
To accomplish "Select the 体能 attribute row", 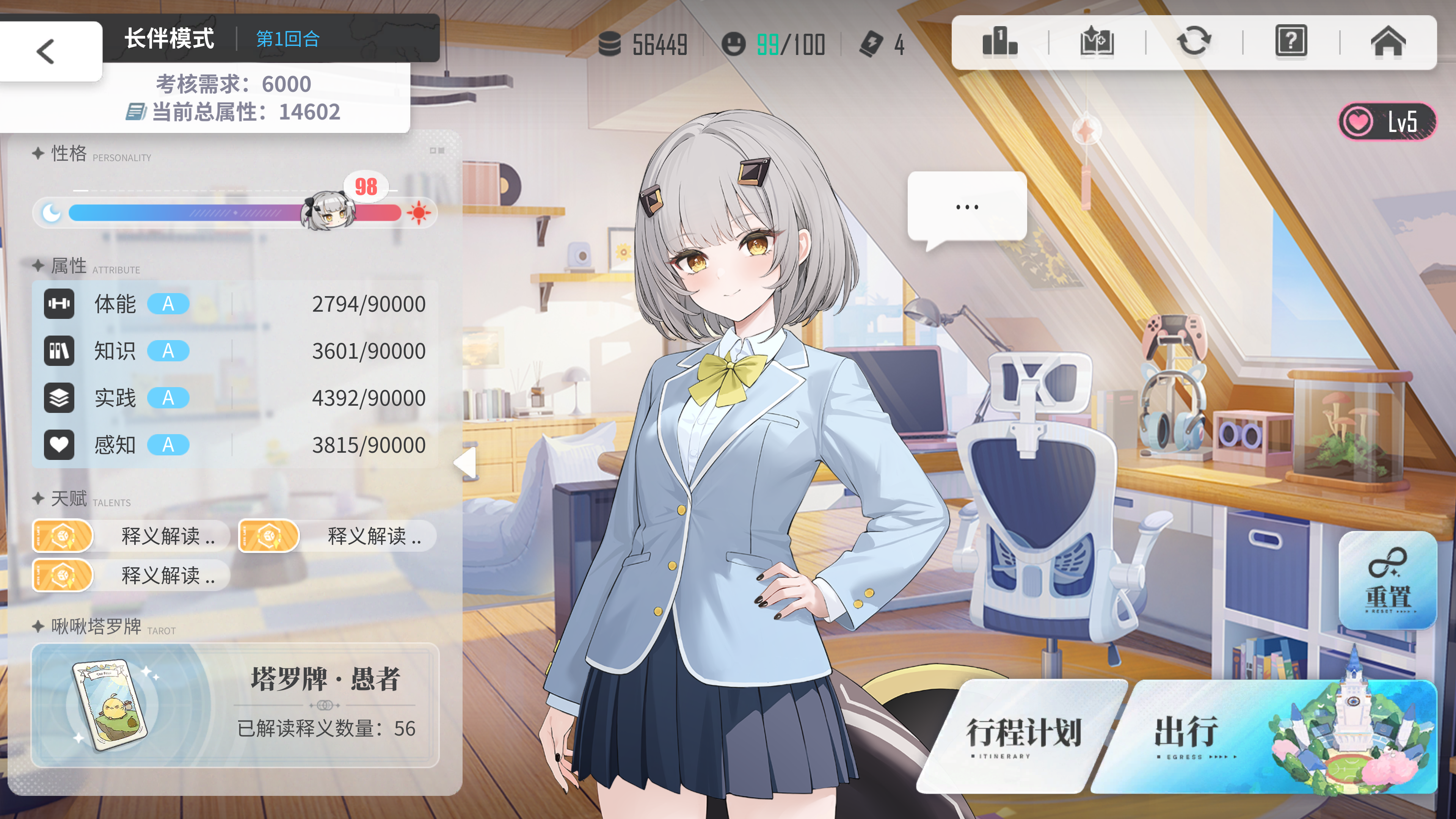I will [x=235, y=304].
